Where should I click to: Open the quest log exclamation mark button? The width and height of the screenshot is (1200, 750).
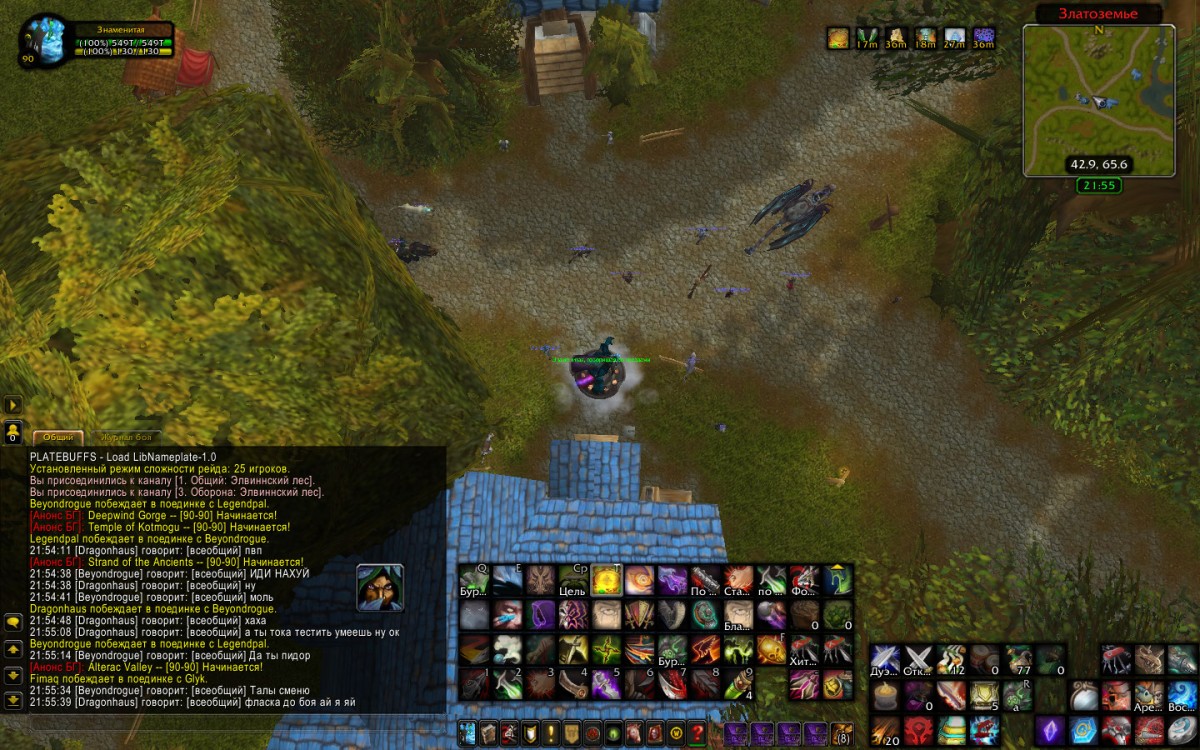coord(551,733)
